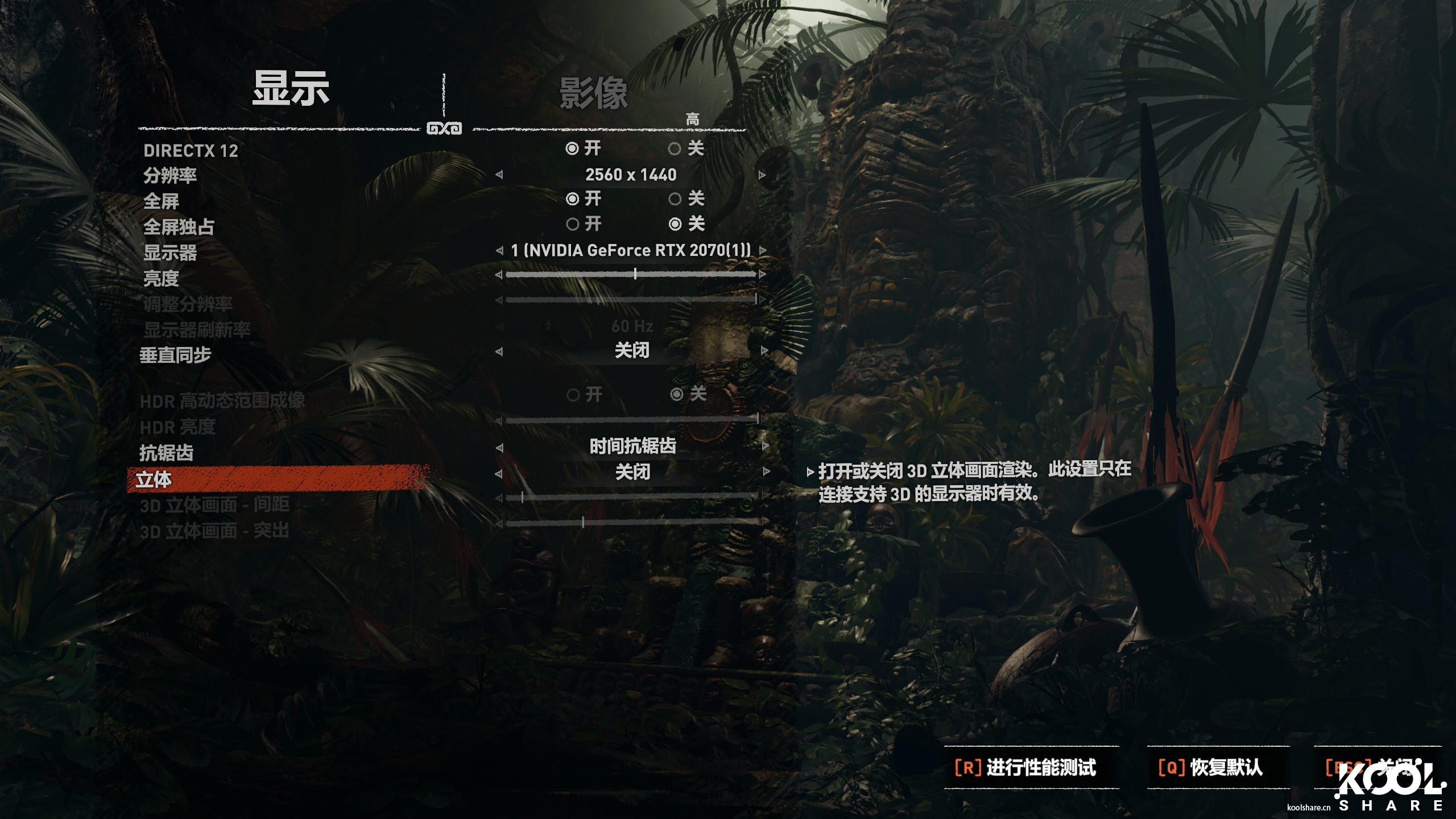Click left arrow beside 2560 x 1440
The width and height of the screenshot is (1456, 819).
click(x=500, y=175)
